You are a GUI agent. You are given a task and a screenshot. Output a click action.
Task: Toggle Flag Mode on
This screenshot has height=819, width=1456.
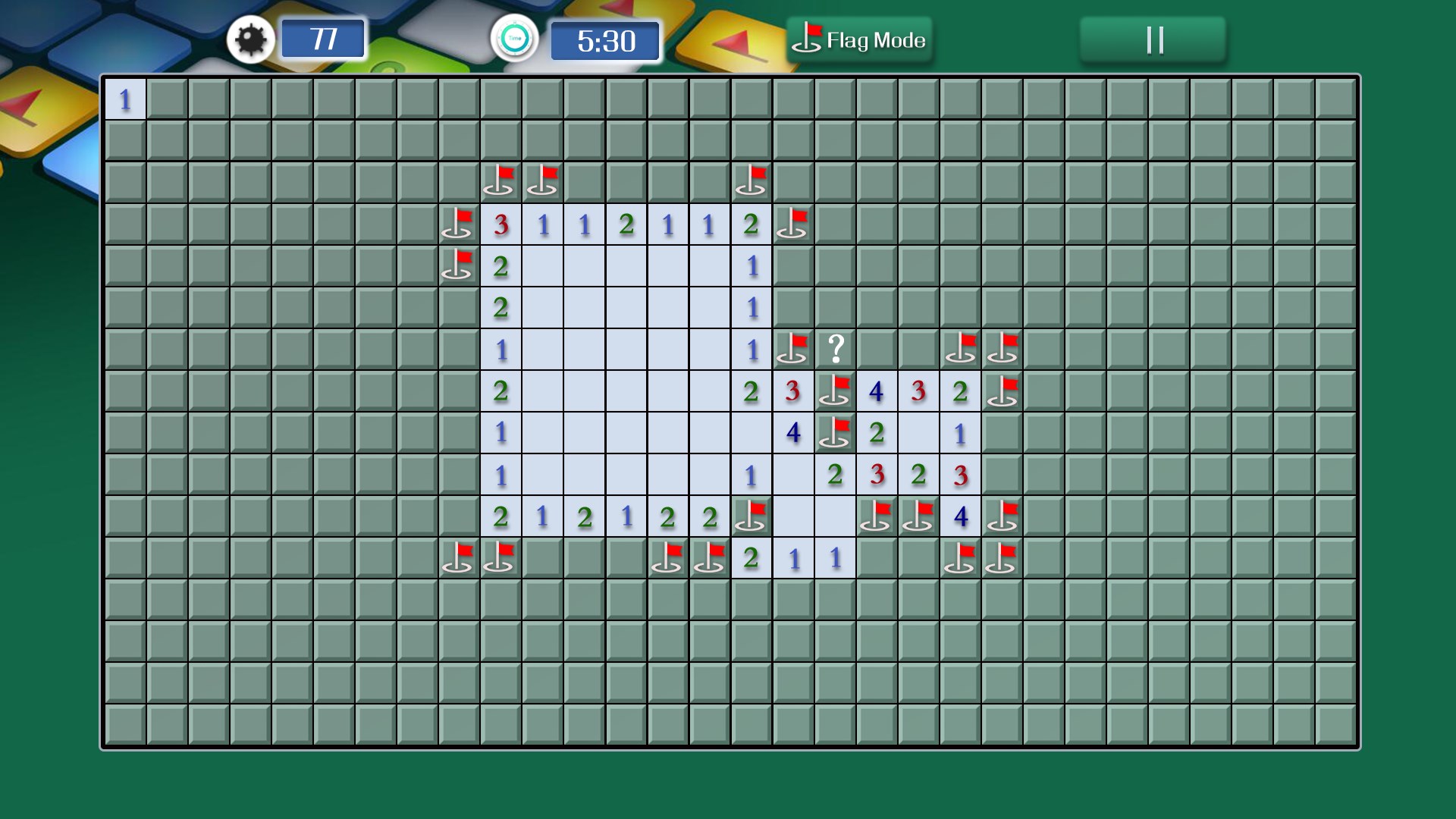click(x=861, y=39)
